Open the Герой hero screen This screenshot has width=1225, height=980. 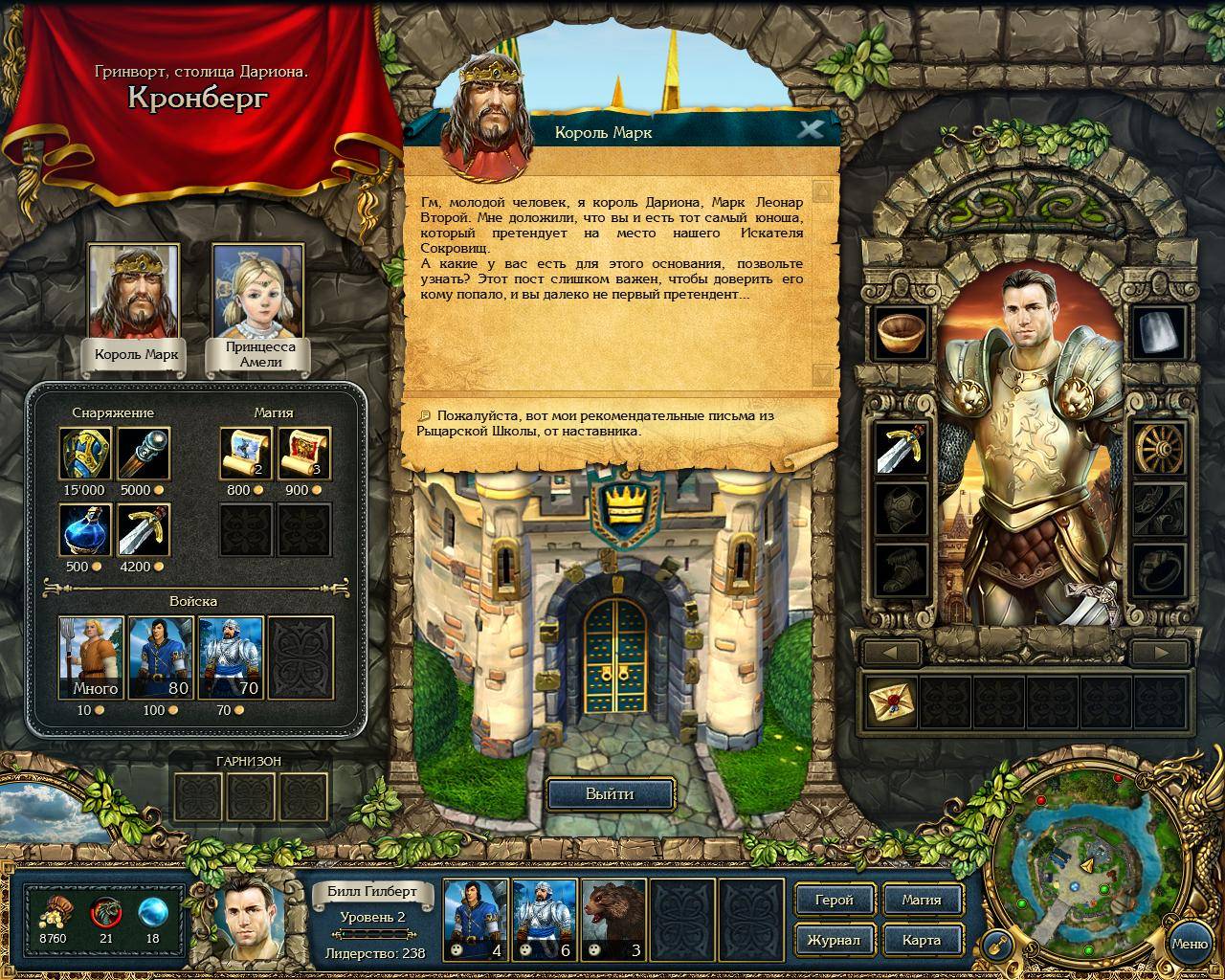pyautogui.click(x=834, y=900)
